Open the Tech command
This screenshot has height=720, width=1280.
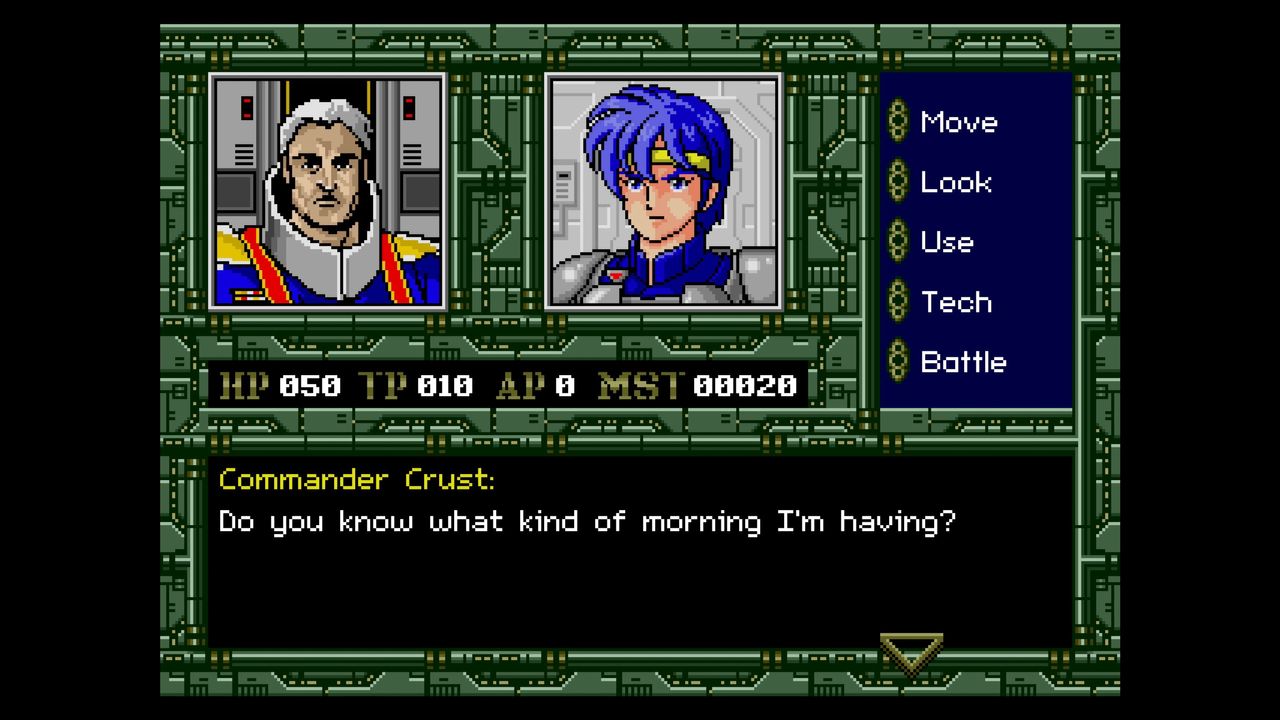click(955, 303)
